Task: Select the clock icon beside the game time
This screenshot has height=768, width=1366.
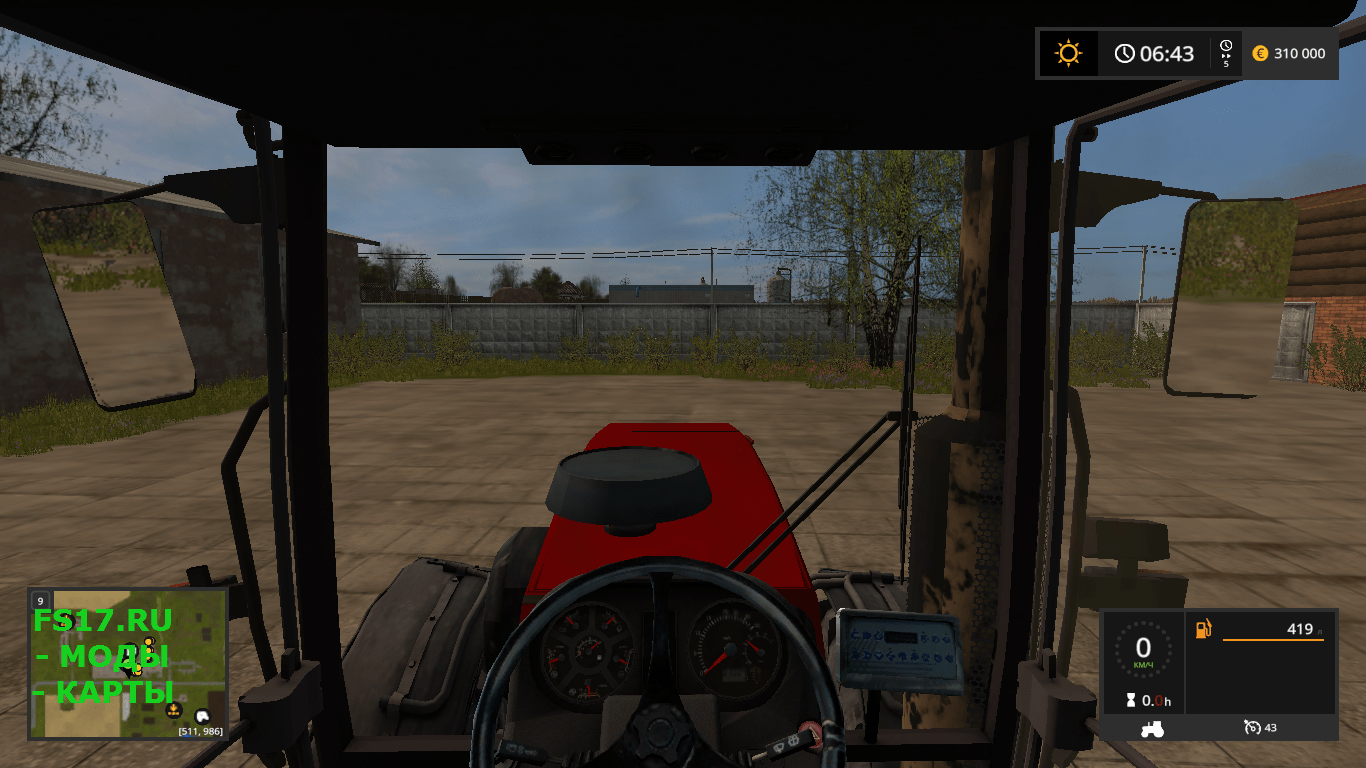Action: pos(1125,53)
